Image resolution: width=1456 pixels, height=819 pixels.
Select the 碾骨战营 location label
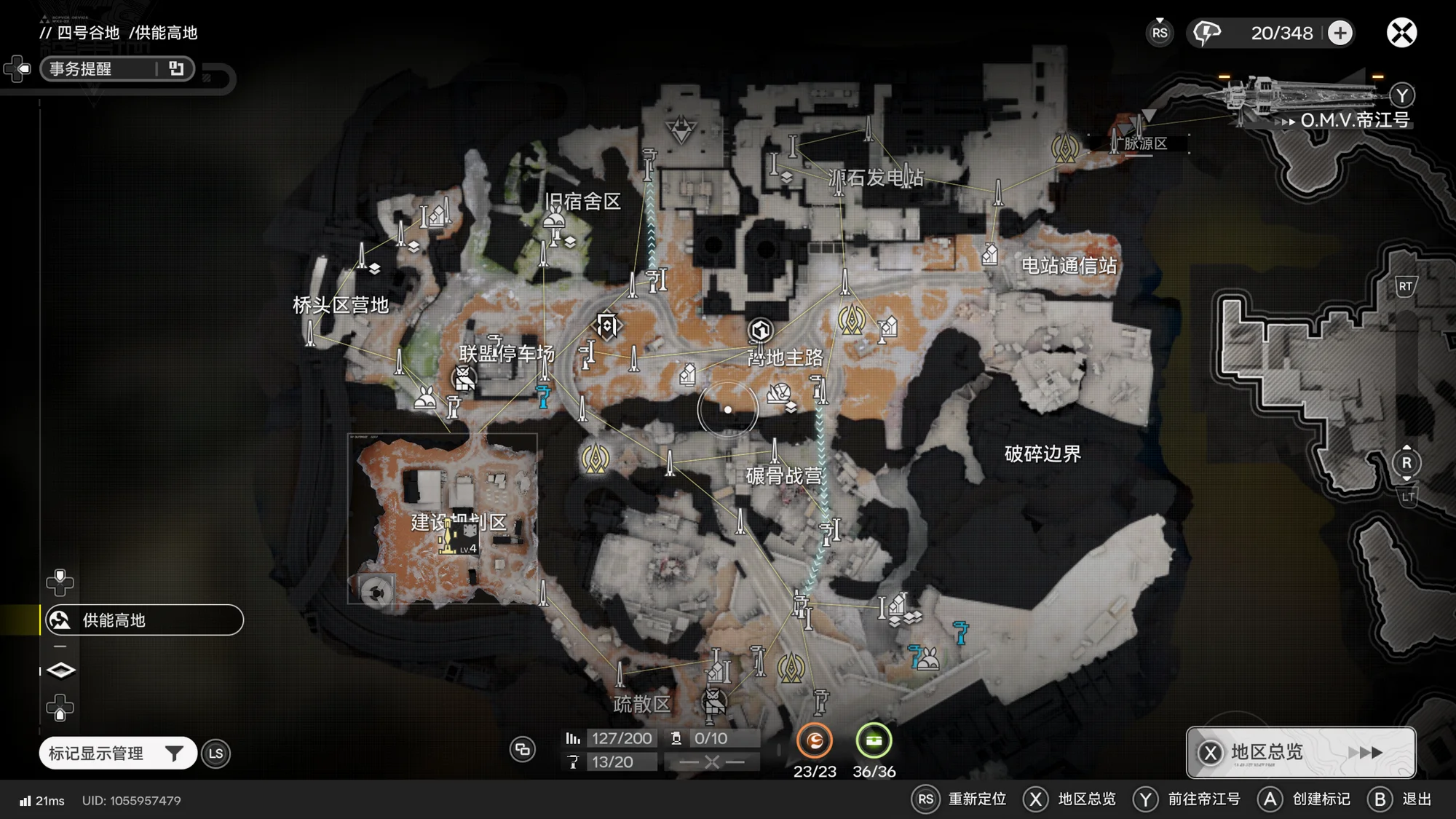(x=784, y=476)
